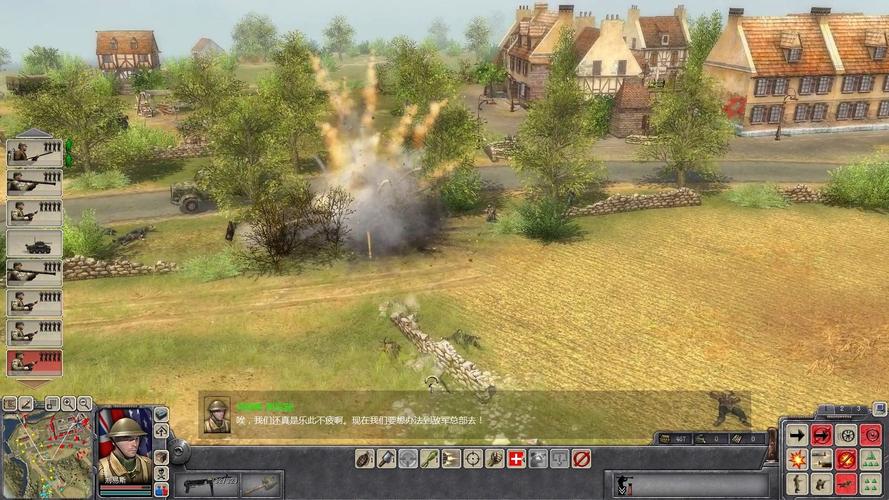
Task: Select the armored vehicle squad card
Action: click(x=34, y=243)
